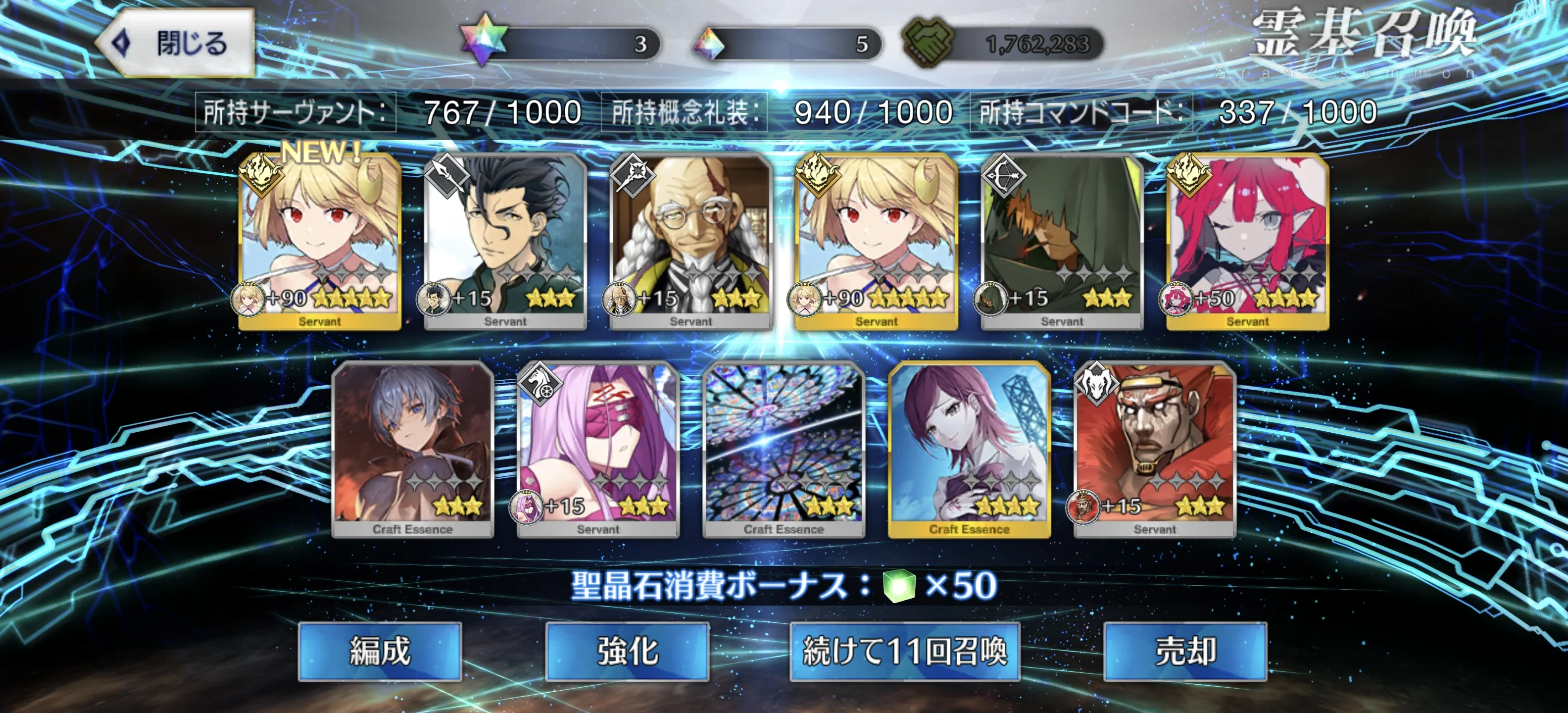Open the 売却 sell menu

(1184, 651)
